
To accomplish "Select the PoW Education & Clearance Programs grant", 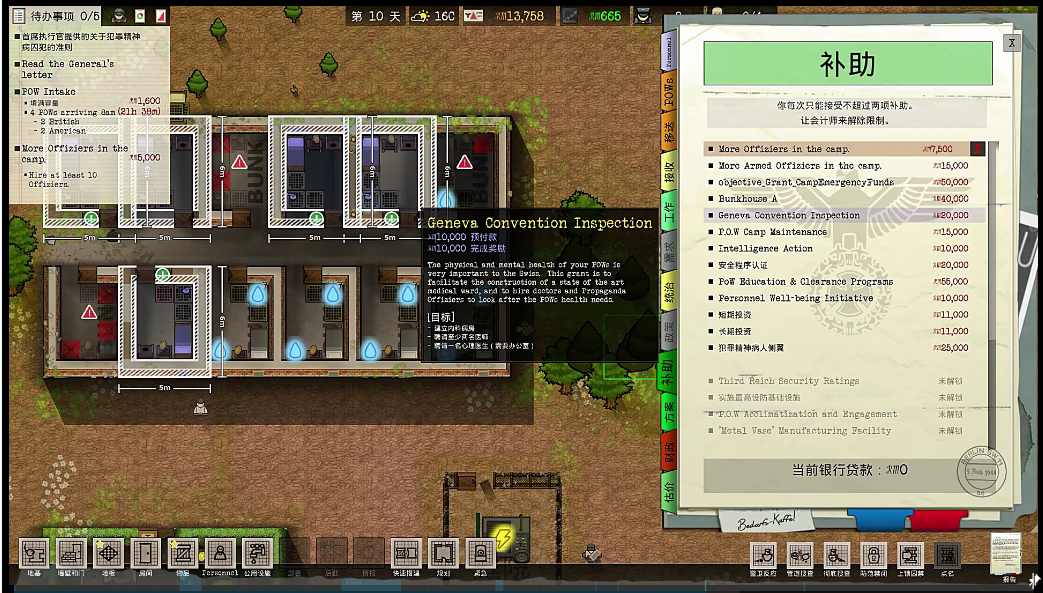I will [x=805, y=282].
